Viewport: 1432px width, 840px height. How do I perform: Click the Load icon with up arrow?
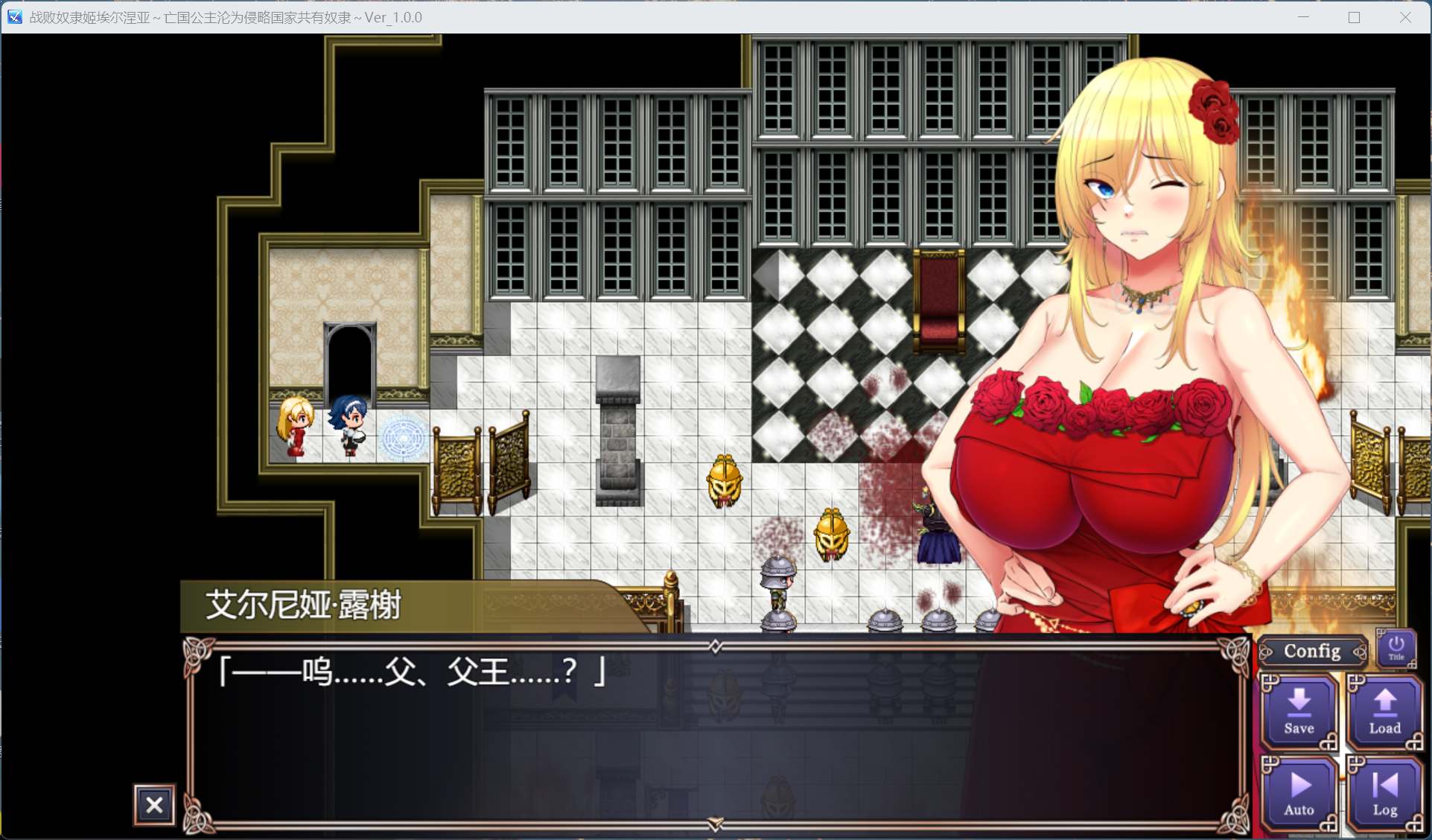point(1384,710)
